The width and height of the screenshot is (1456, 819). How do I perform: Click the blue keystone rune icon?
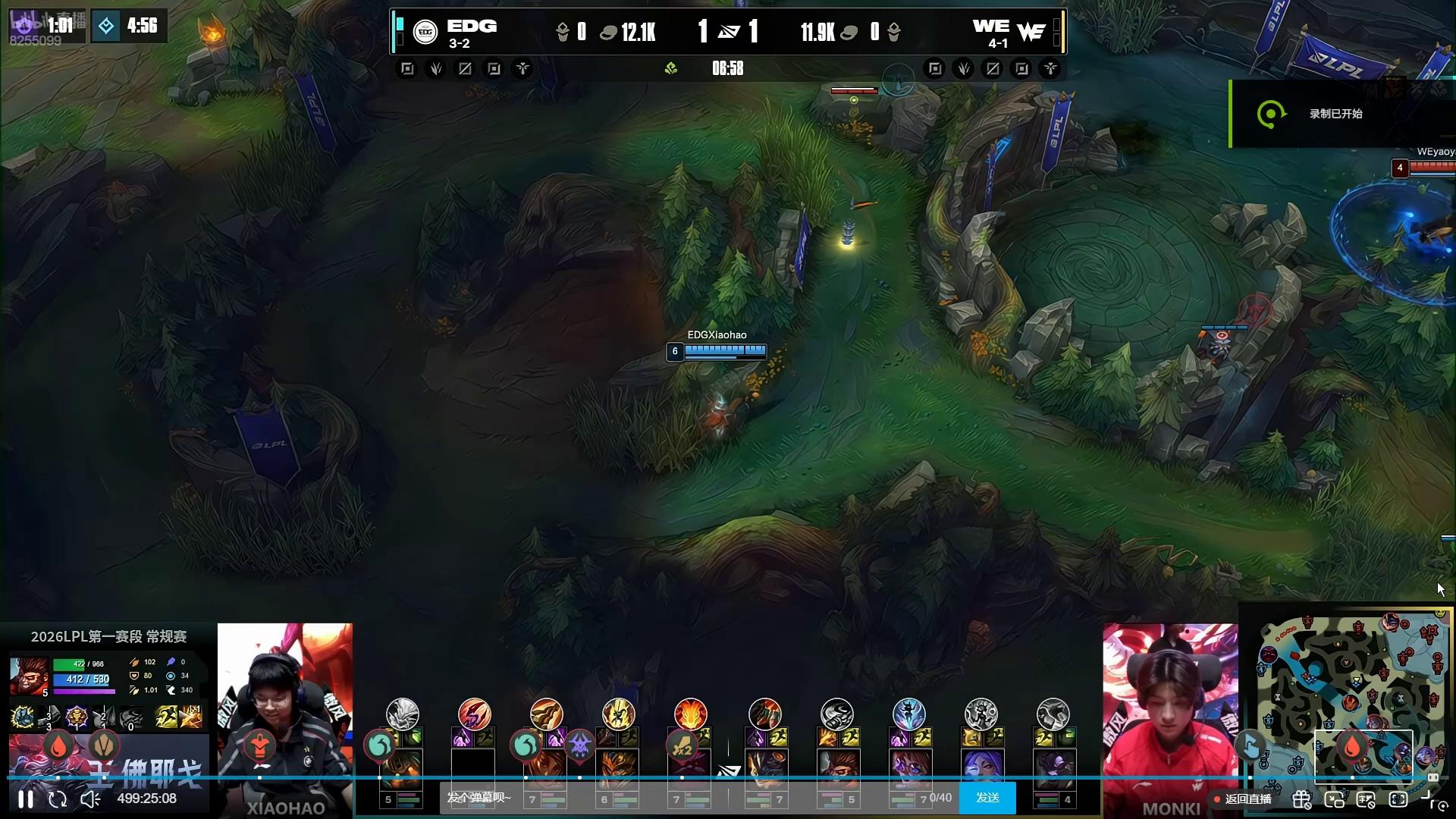[908, 714]
